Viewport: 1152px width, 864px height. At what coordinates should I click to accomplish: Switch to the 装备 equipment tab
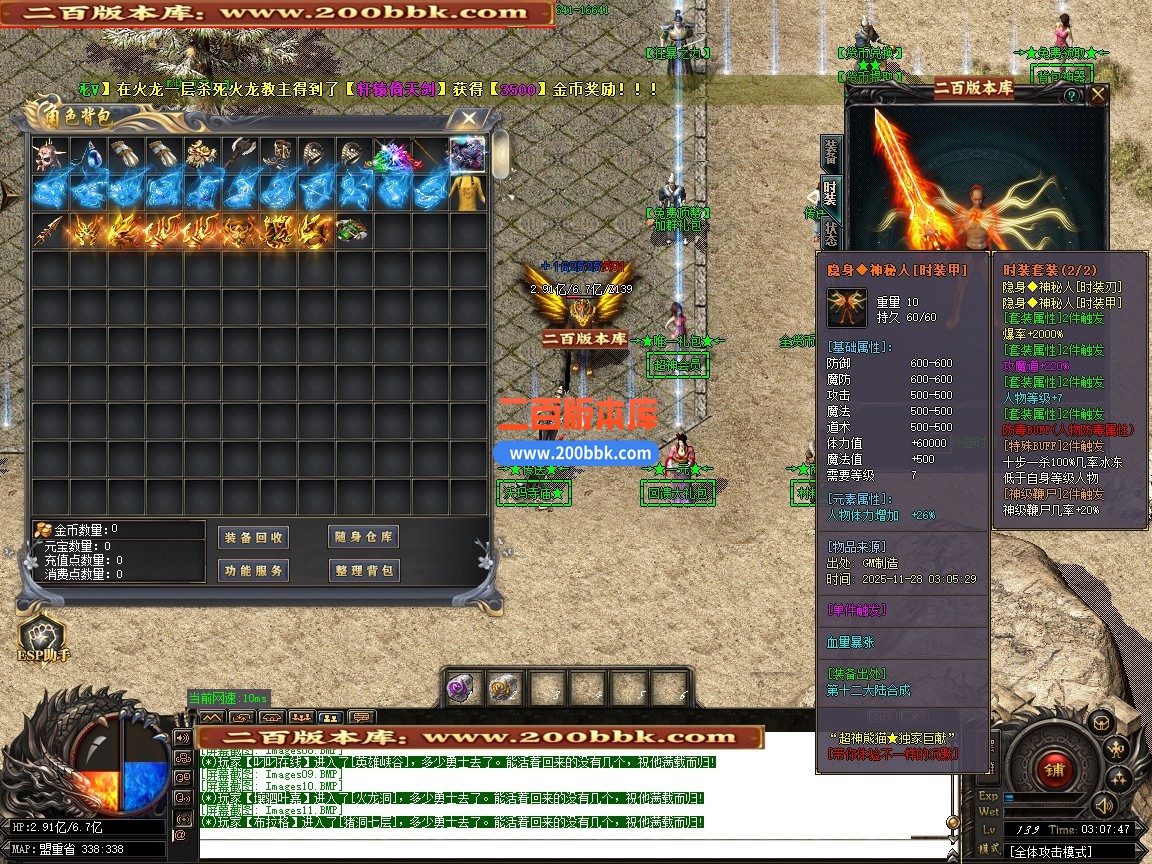831,152
